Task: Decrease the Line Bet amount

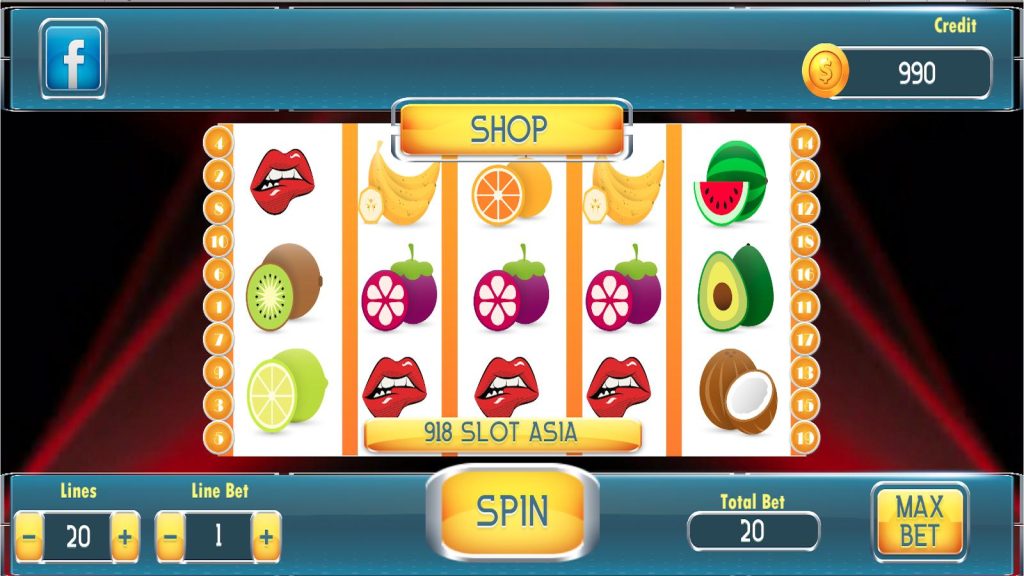Action: point(170,537)
